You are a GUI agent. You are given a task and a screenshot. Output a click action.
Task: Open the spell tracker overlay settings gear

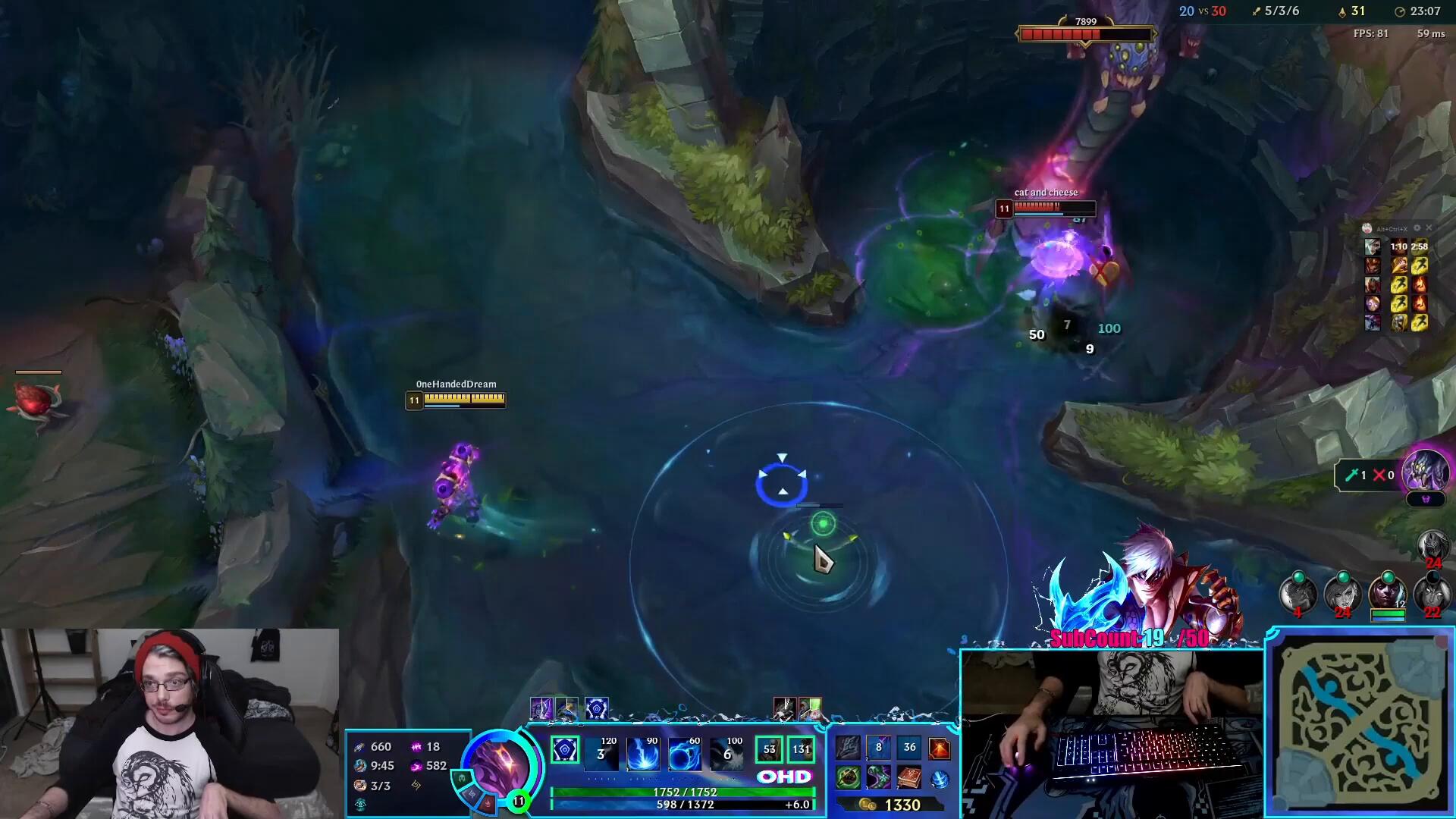pos(1417,227)
